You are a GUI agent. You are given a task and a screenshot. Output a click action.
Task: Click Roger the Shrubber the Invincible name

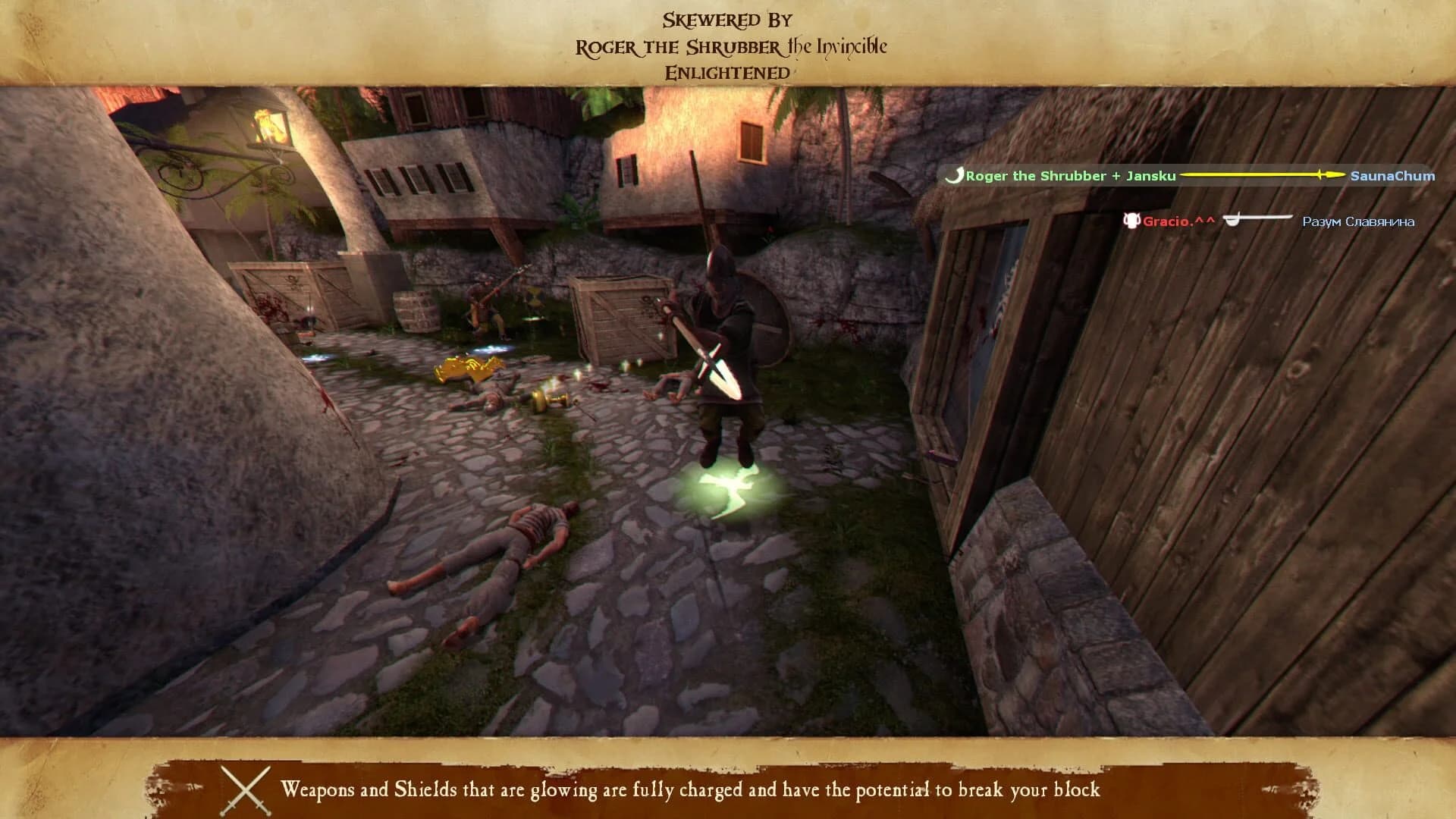(x=730, y=47)
